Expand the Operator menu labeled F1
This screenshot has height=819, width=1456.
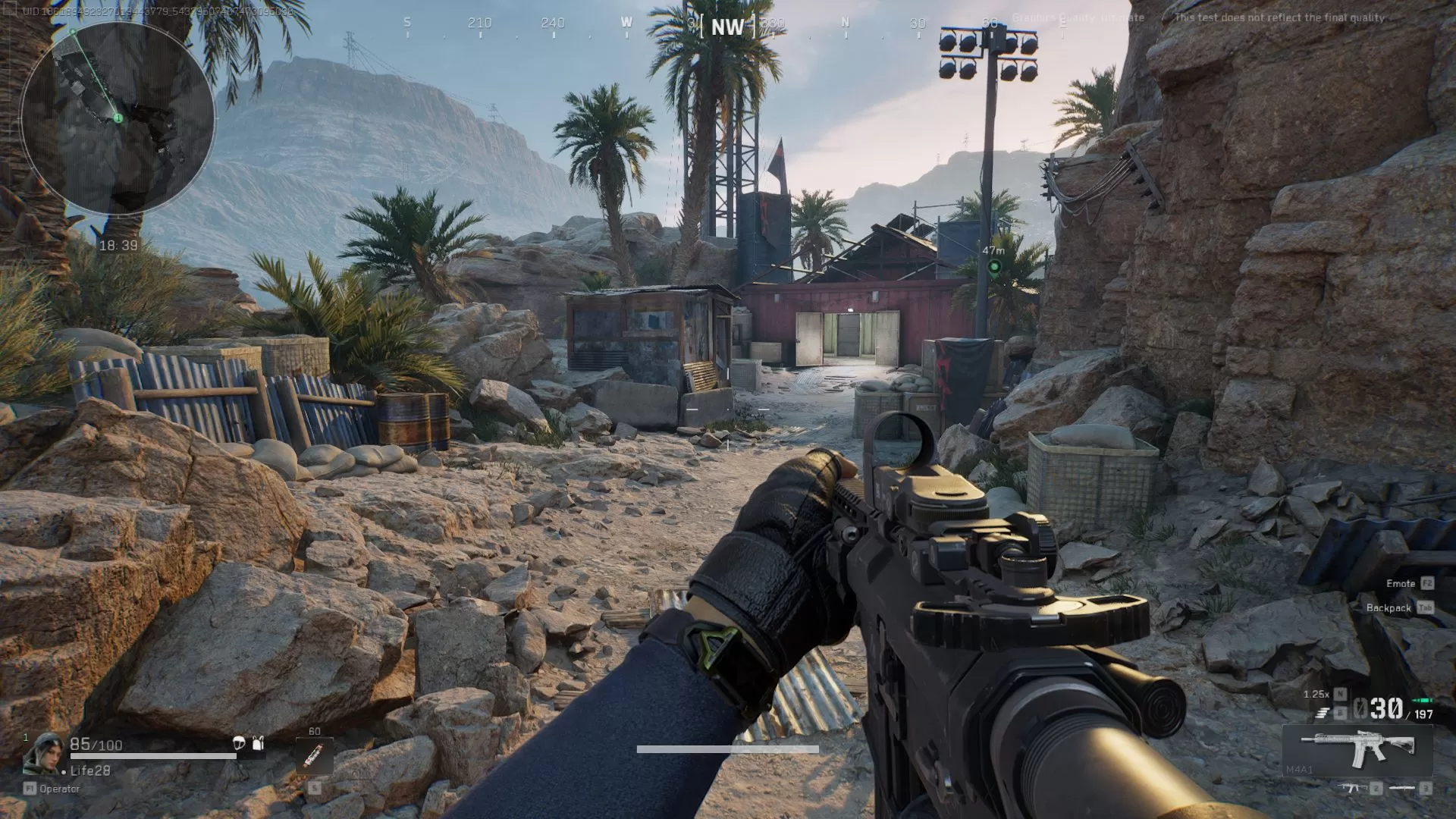52,789
